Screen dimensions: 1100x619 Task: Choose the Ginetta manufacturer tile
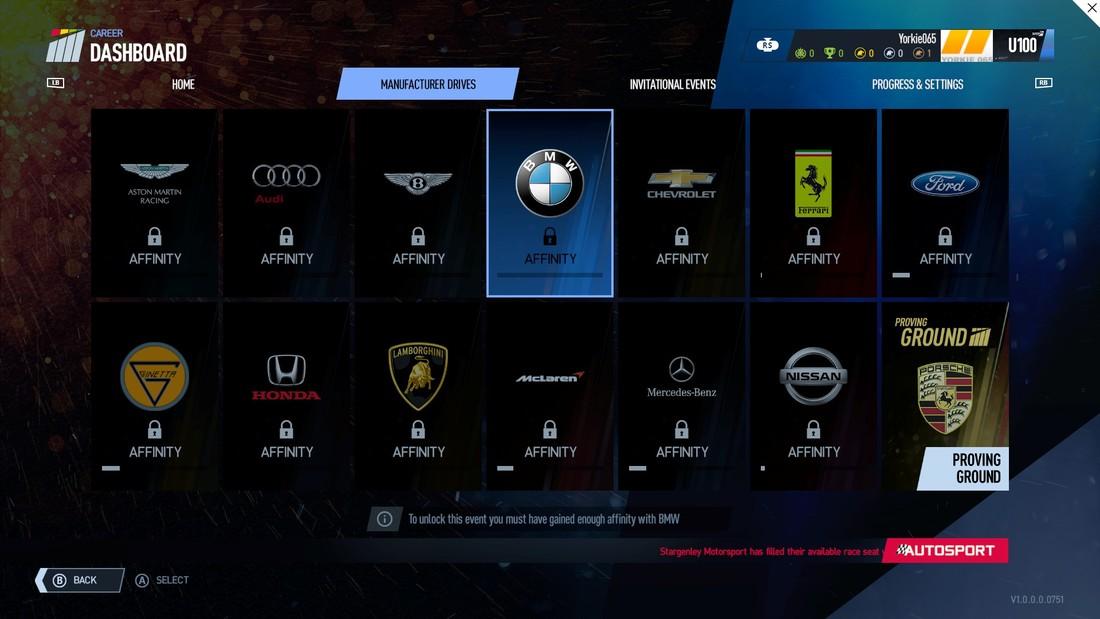(155, 397)
